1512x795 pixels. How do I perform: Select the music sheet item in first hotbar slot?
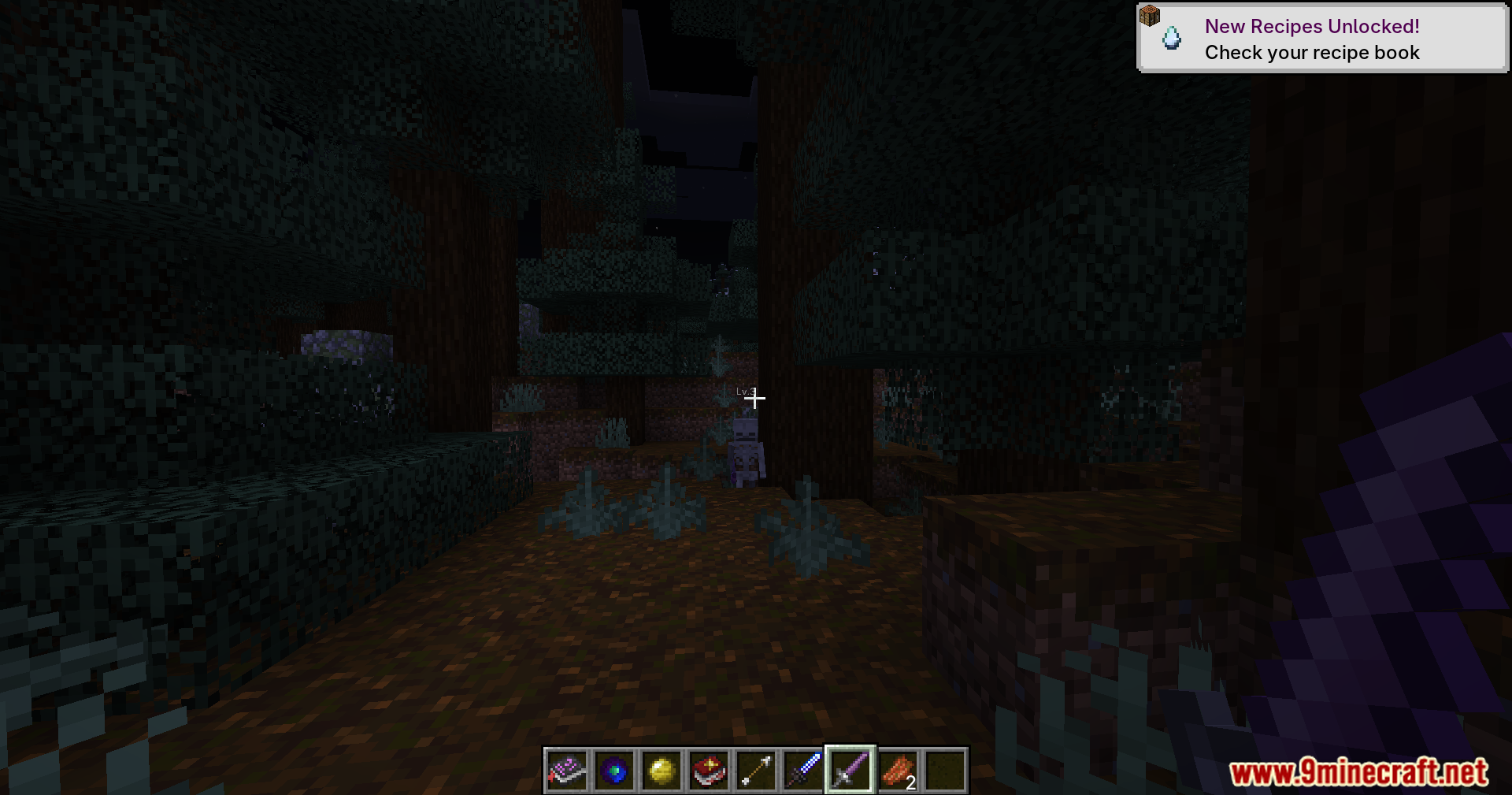point(565,771)
